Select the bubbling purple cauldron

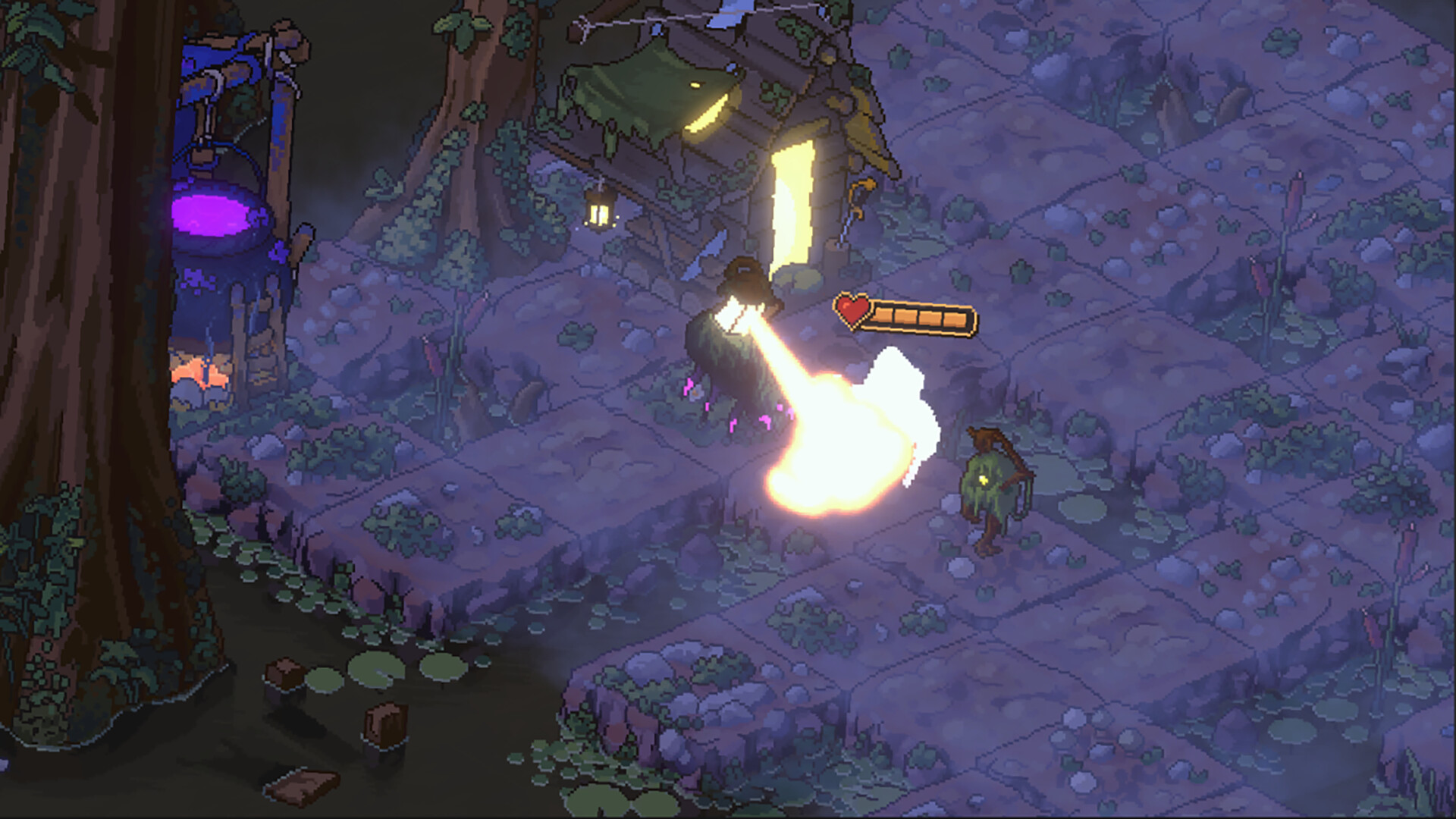[x=212, y=216]
